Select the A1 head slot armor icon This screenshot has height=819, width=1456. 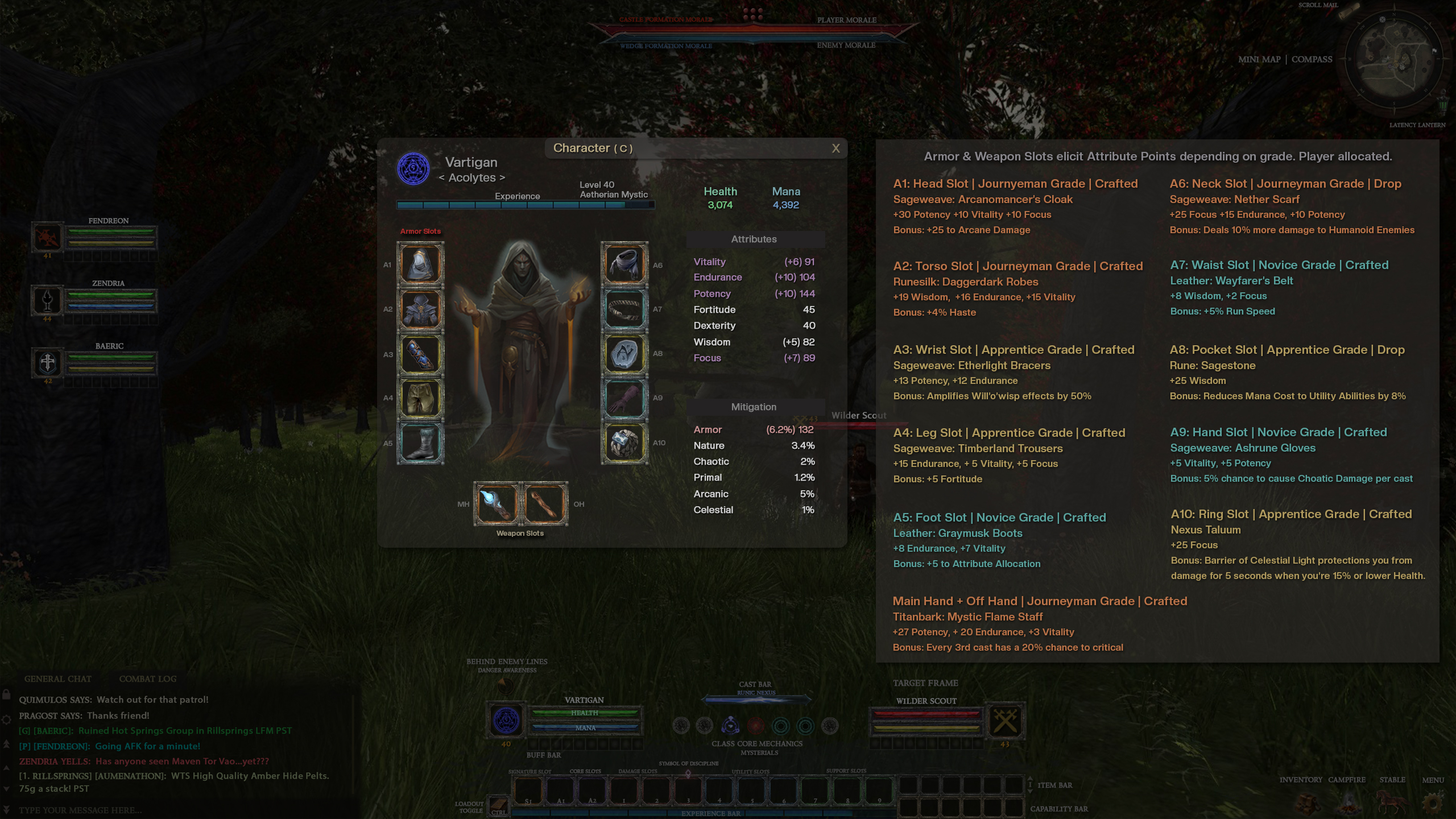tap(420, 264)
